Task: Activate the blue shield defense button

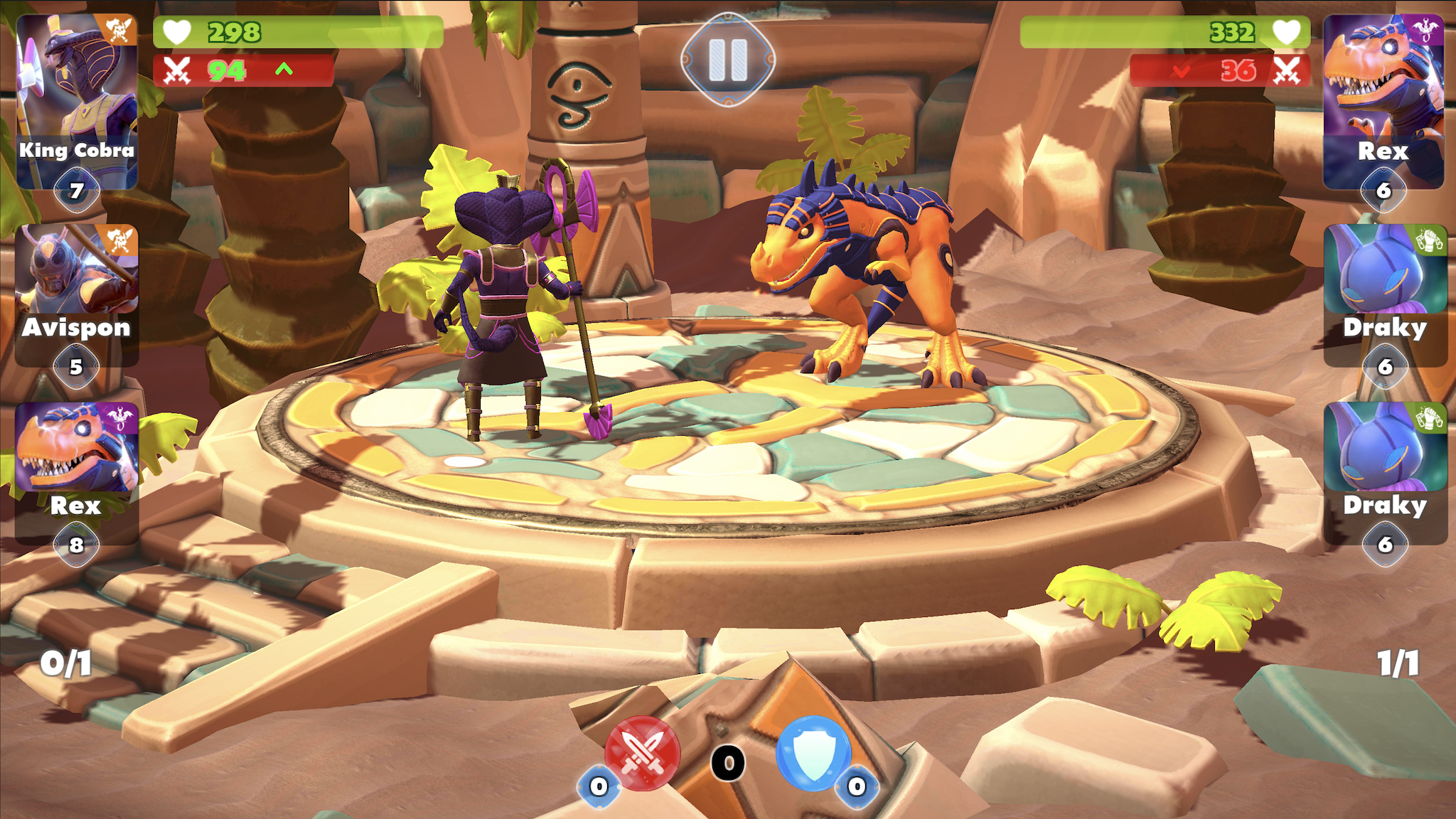Action: click(813, 754)
